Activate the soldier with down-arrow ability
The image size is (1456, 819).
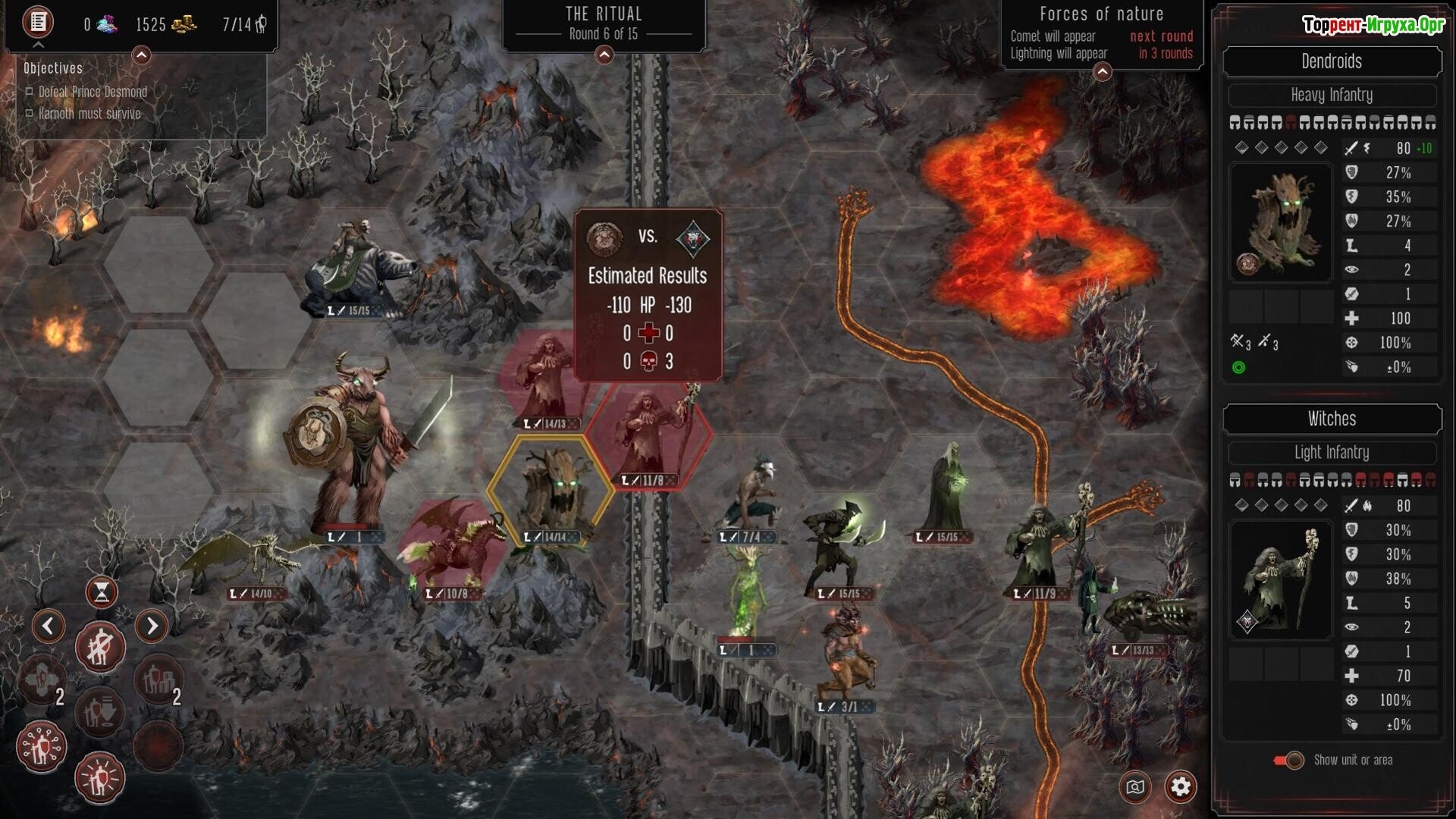[x=100, y=711]
